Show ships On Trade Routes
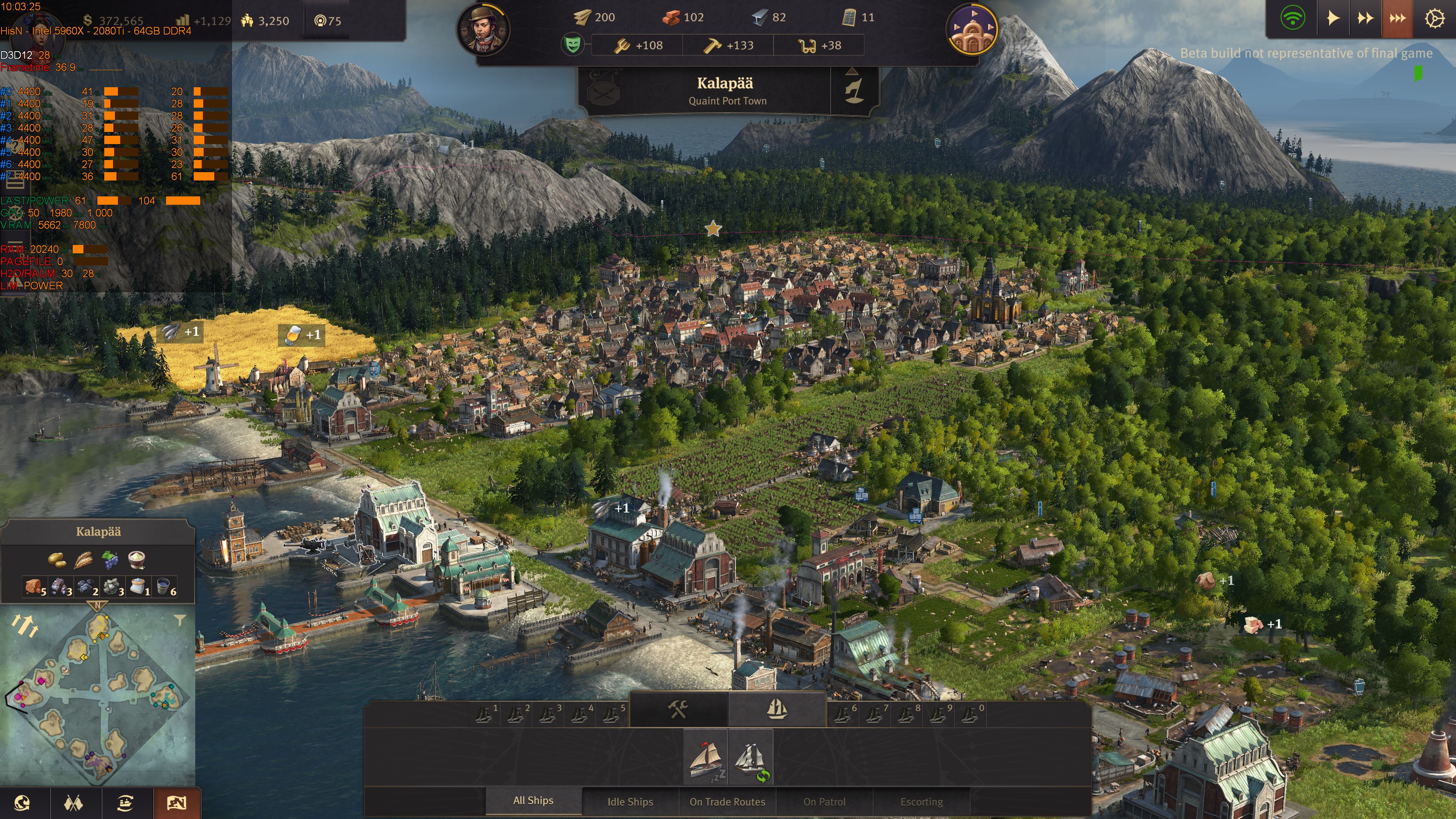This screenshot has width=1456, height=819. tap(727, 802)
